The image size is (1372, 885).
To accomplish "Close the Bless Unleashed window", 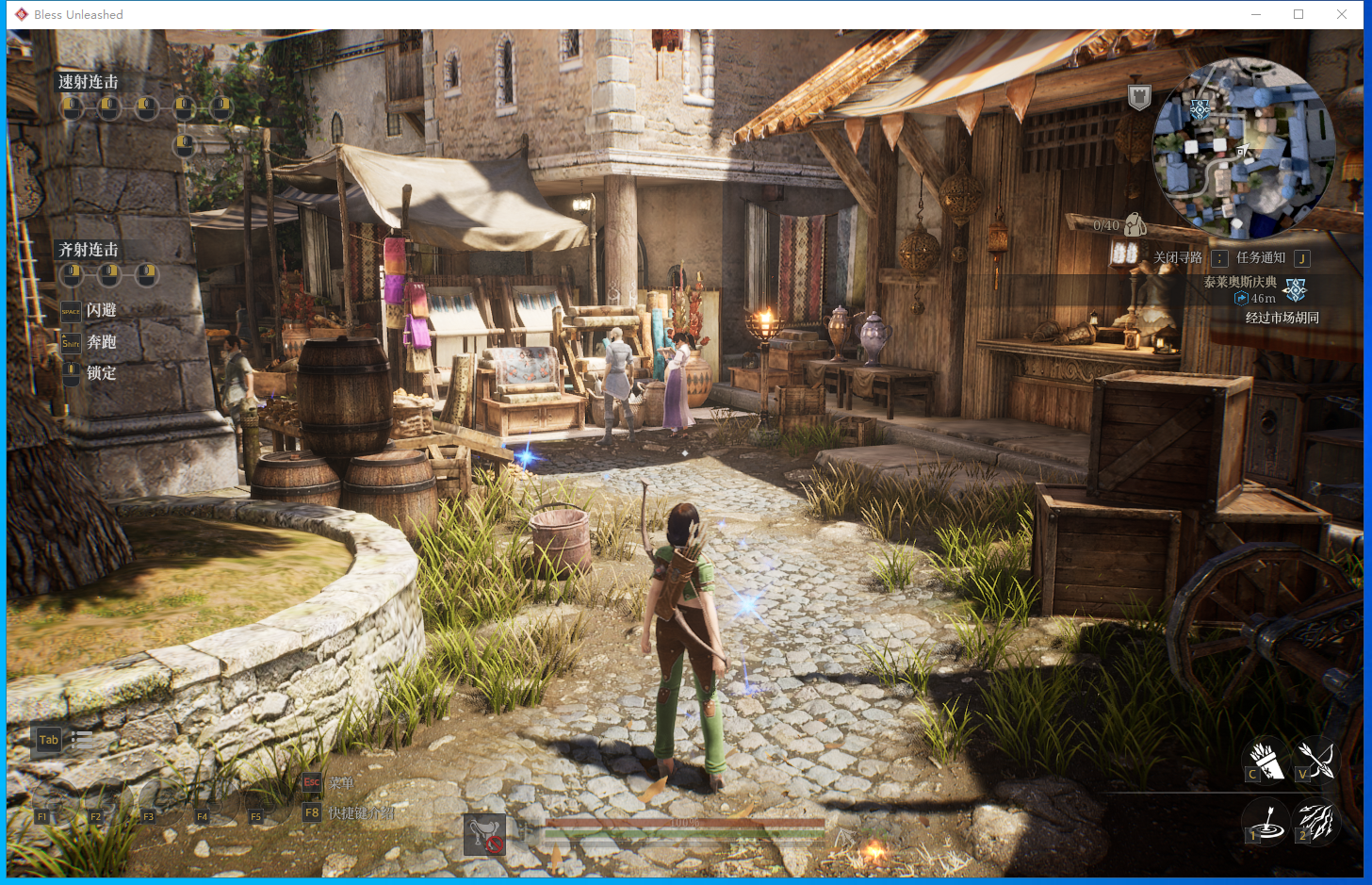I will click(x=1342, y=14).
